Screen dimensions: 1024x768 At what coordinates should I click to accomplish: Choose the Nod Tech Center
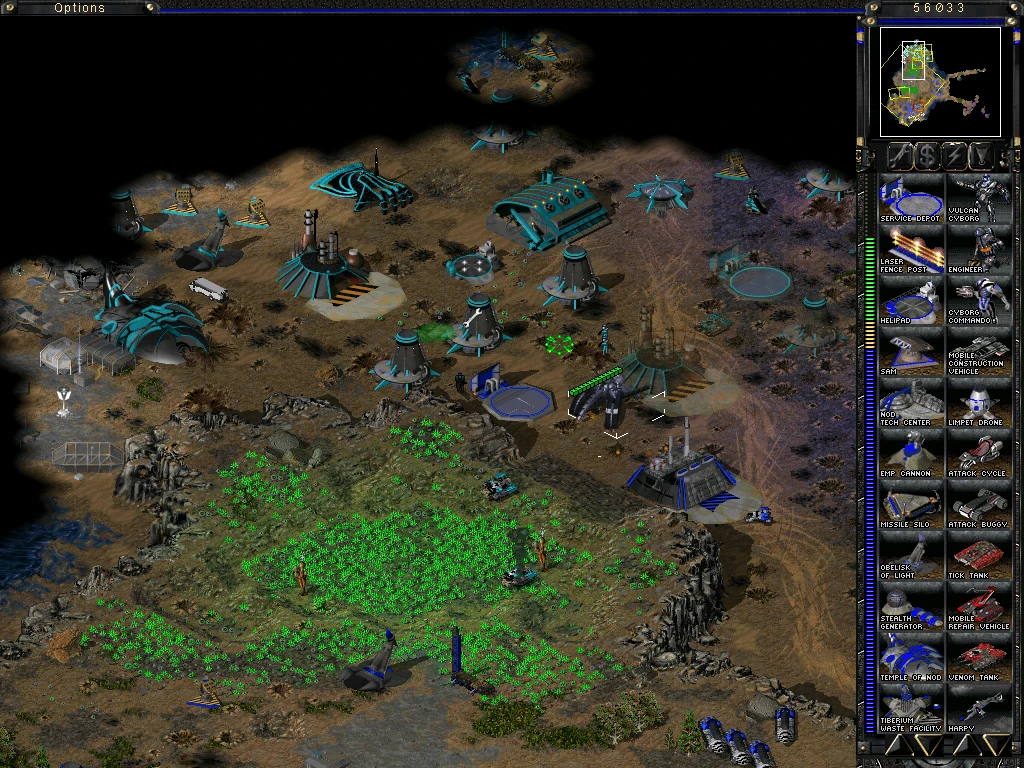(911, 404)
